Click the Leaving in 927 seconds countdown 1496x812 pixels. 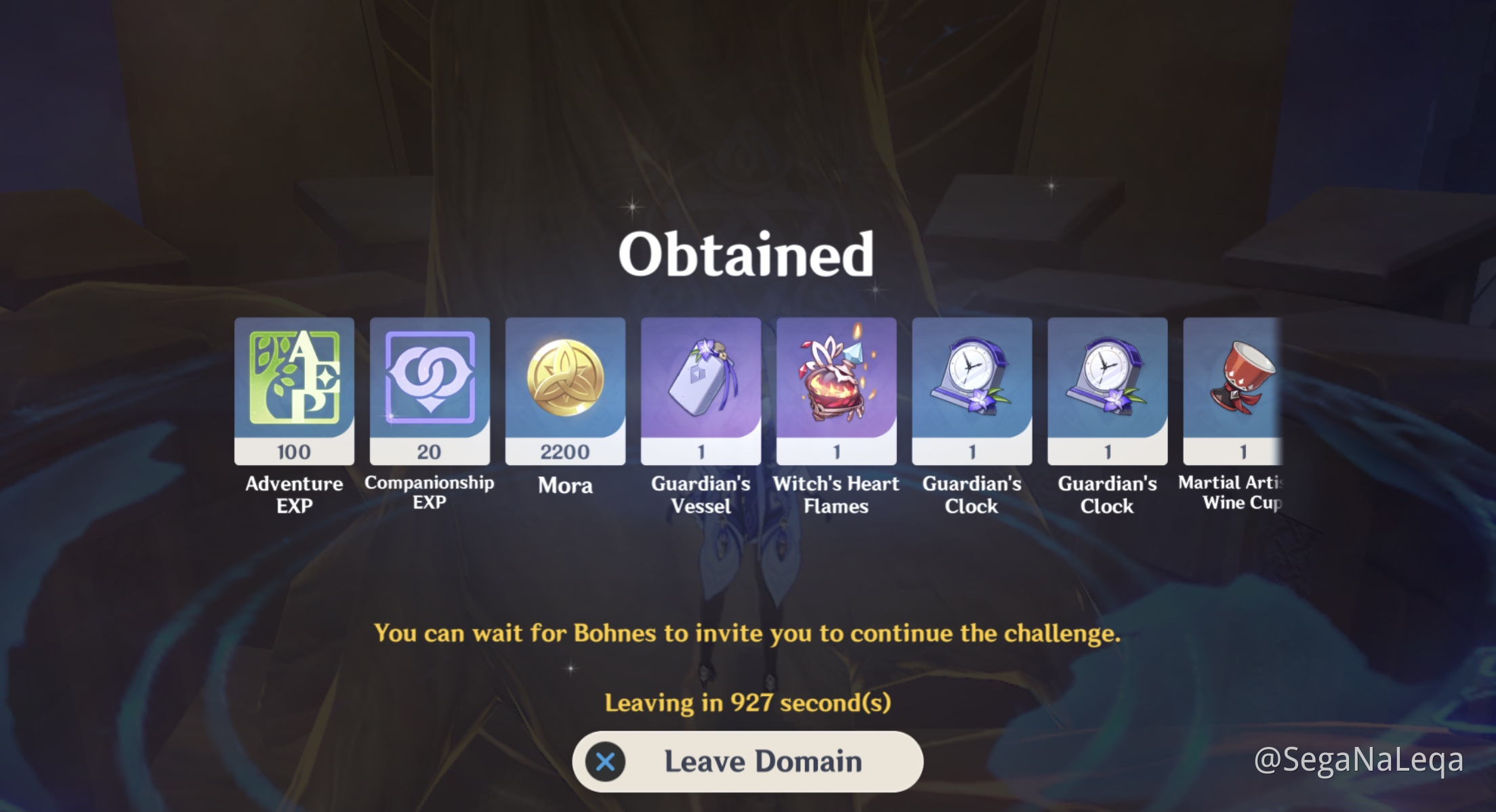tap(747, 704)
